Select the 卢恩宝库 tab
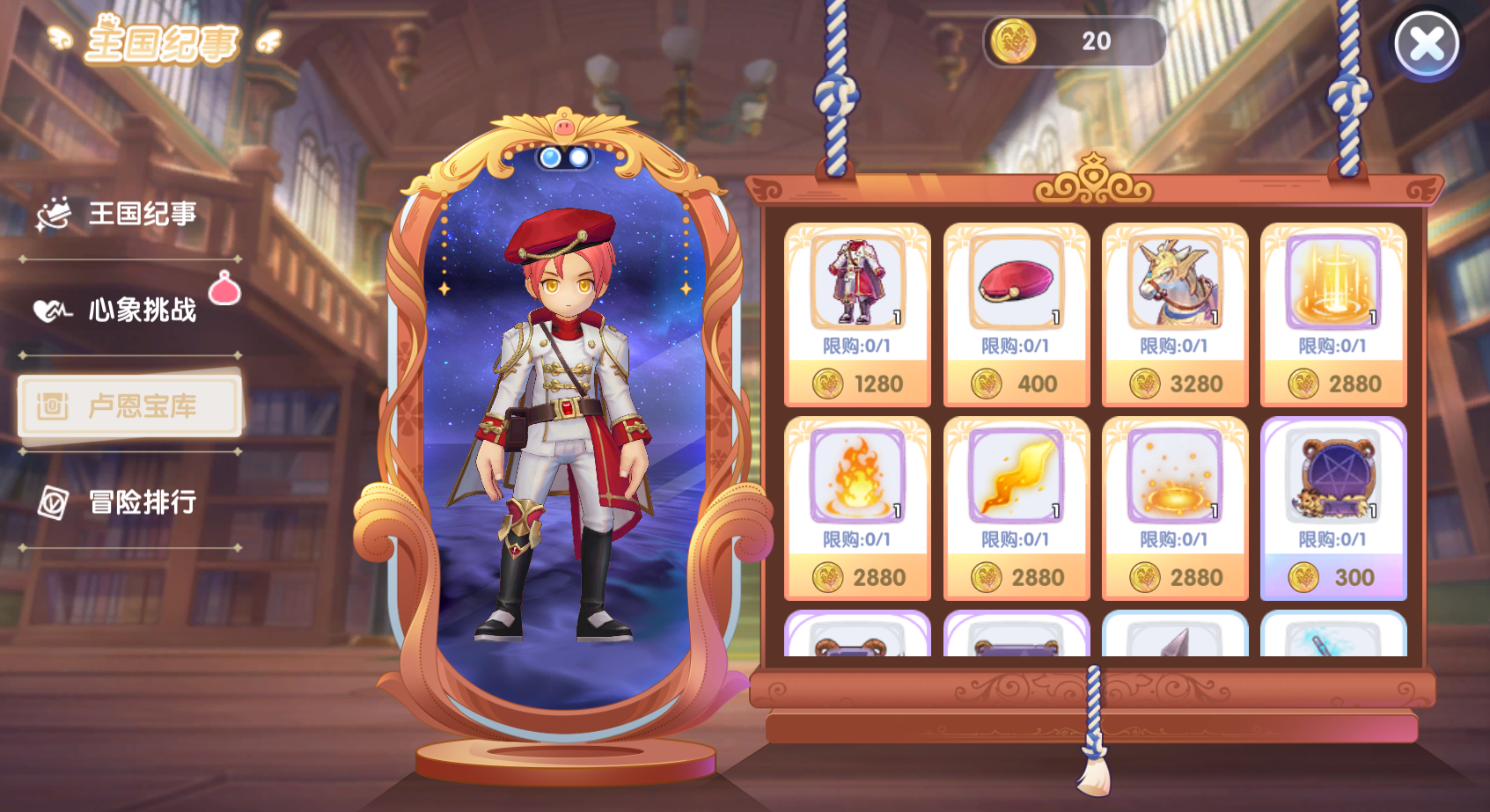 tap(129, 406)
